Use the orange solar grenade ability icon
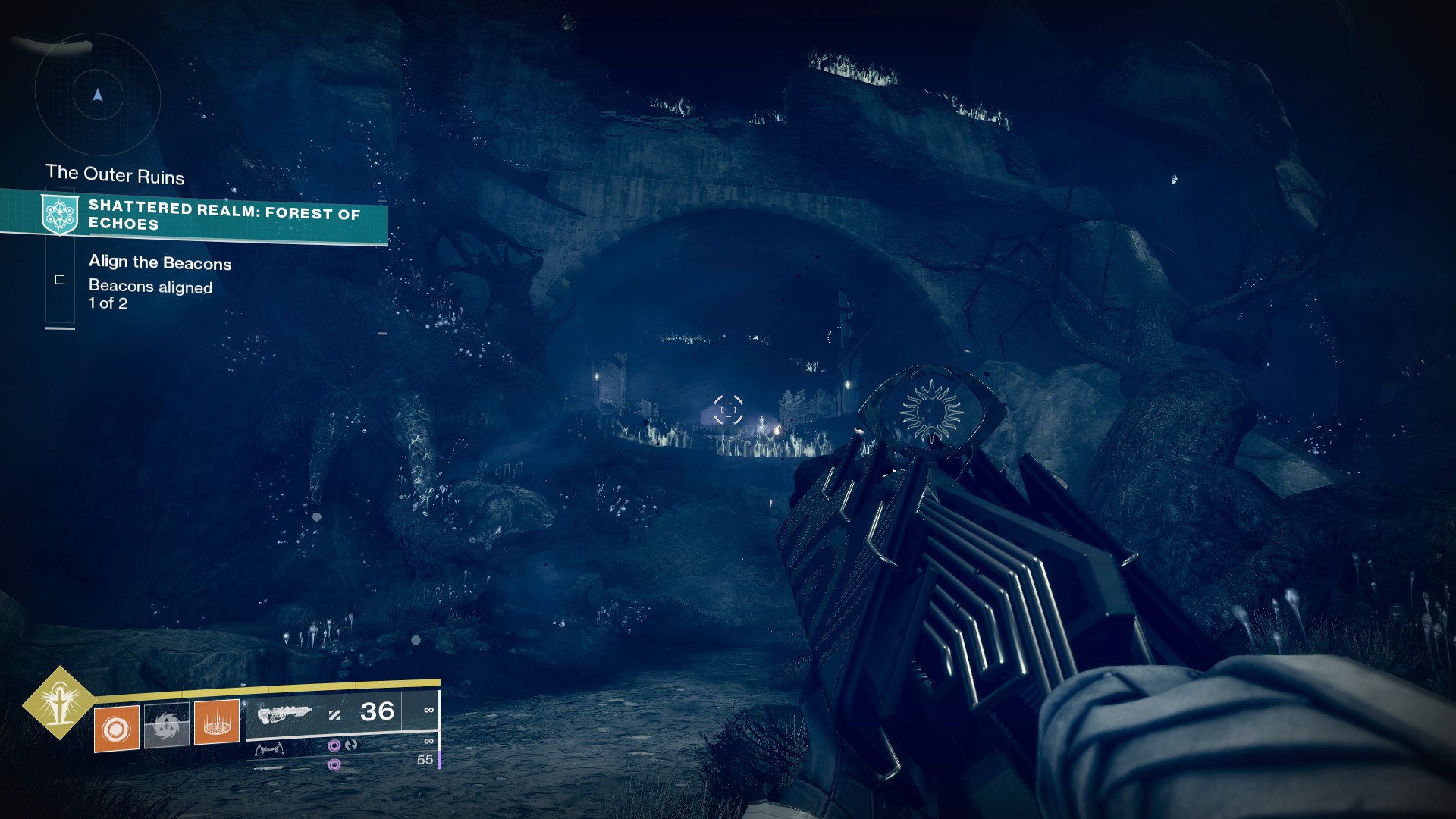Viewport: 1456px width, 819px height. (x=116, y=729)
